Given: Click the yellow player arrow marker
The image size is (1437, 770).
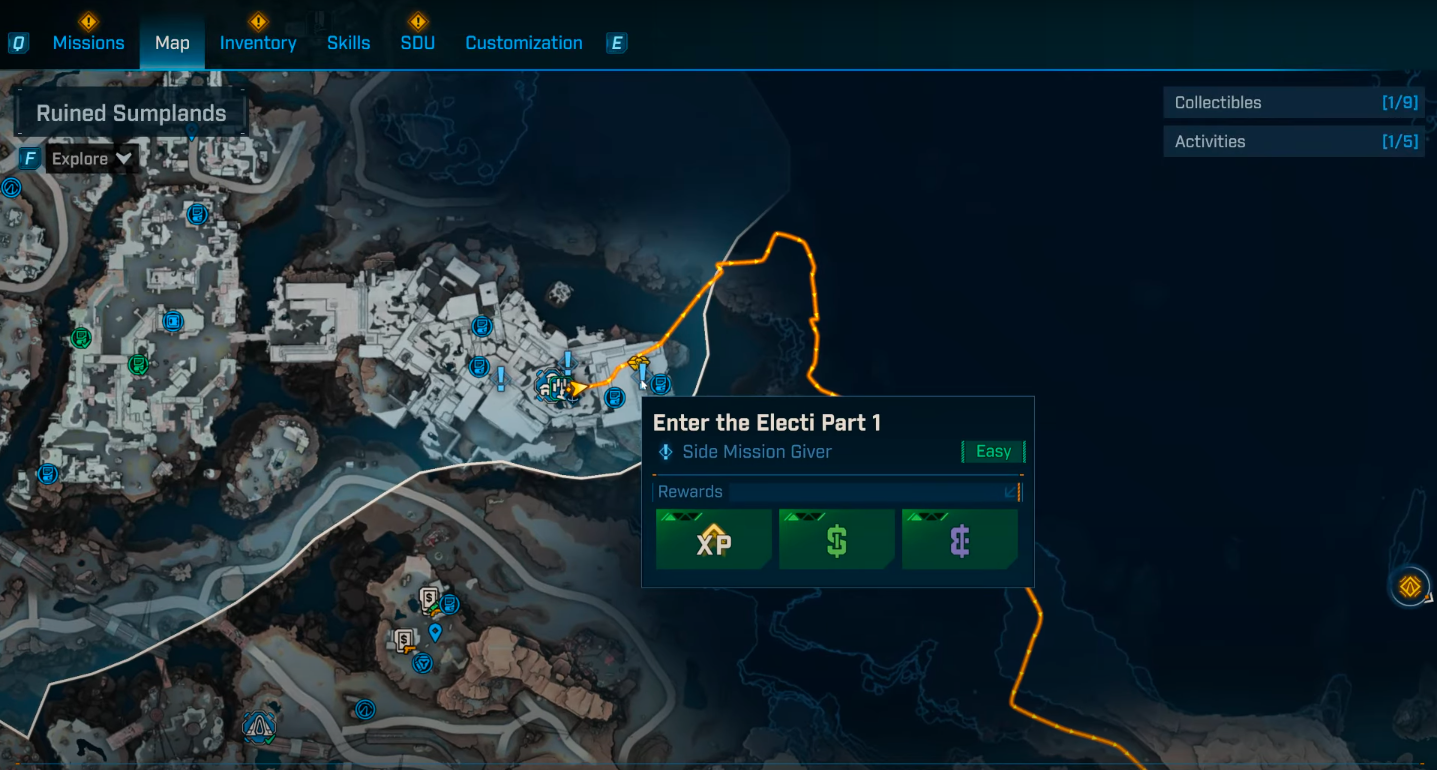Looking at the screenshot, I should [x=577, y=387].
